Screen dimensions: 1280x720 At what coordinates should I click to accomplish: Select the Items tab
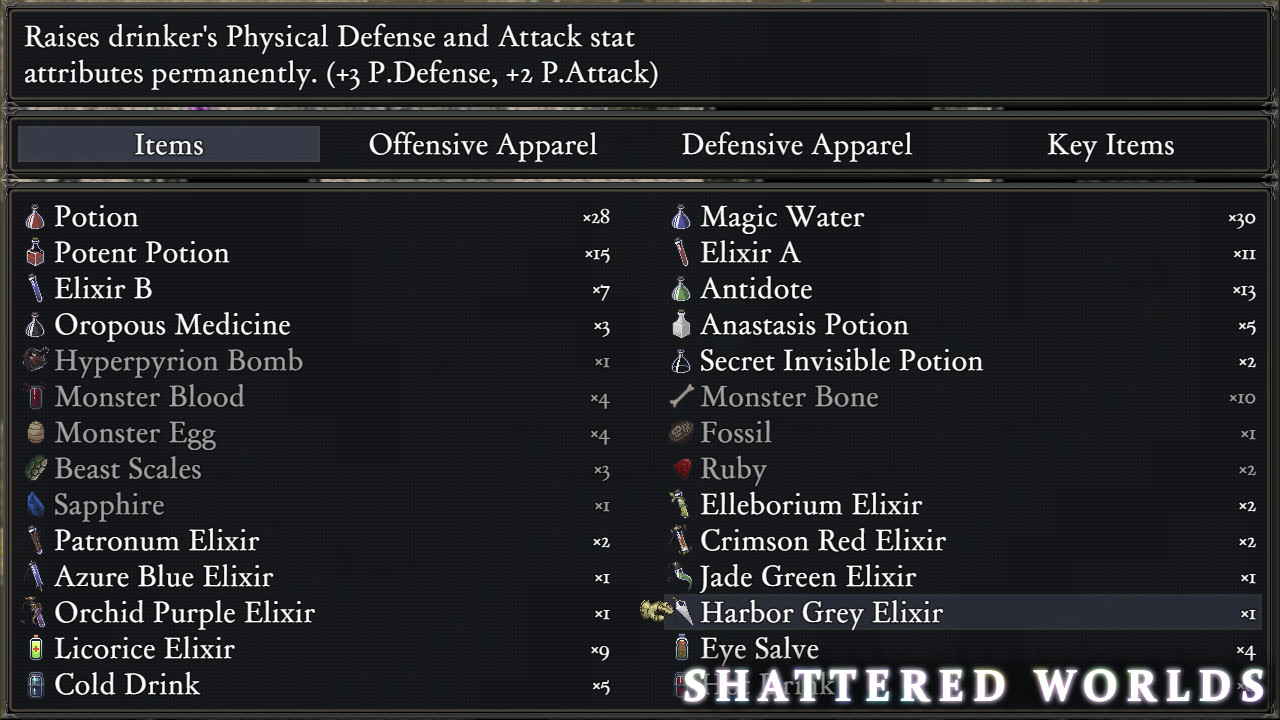(168, 145)
